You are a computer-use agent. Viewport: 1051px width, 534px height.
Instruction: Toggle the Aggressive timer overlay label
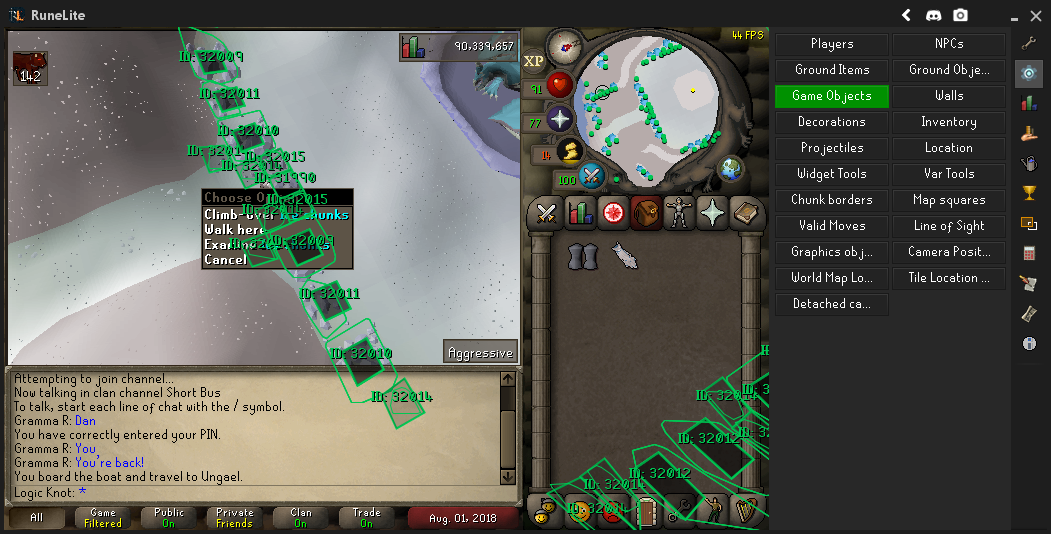pos(480,352)
